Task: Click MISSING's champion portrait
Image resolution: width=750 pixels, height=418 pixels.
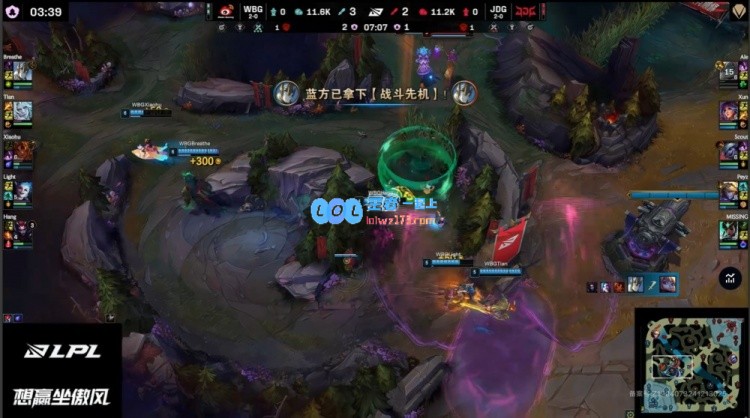Action: 728,231
